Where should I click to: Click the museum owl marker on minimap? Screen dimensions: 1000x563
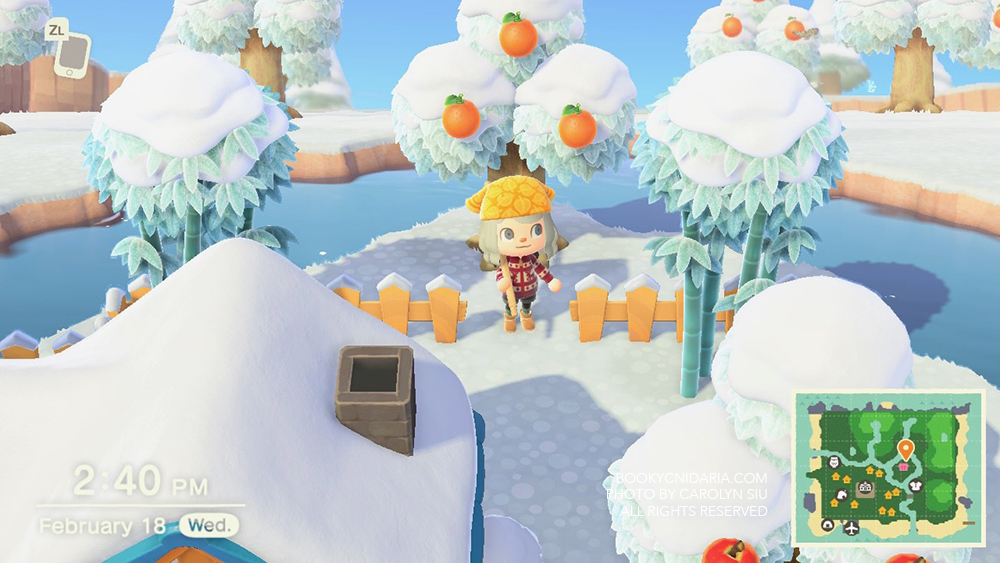point(836,462)
